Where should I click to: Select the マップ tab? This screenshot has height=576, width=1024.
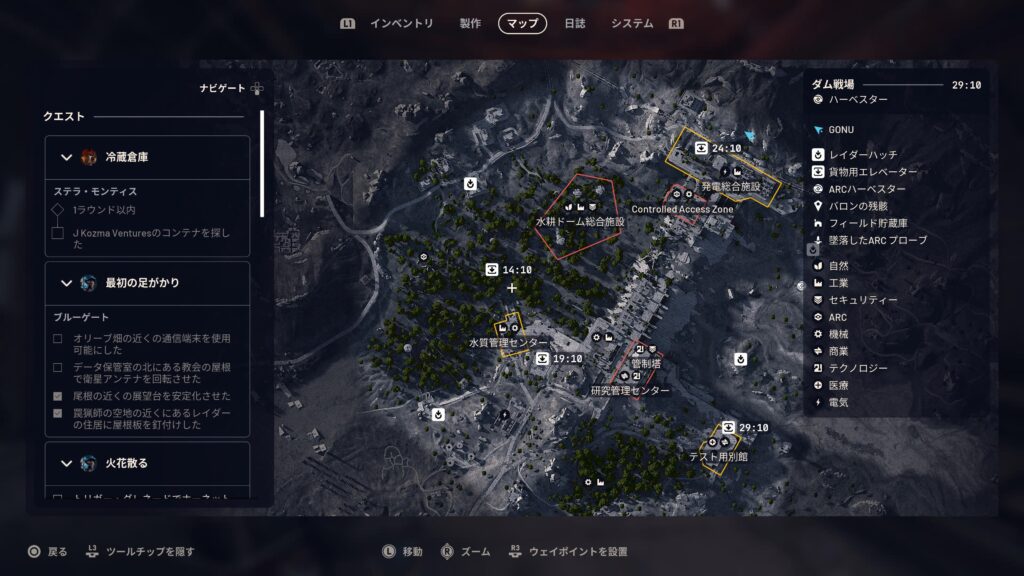[x=522, y=23]
